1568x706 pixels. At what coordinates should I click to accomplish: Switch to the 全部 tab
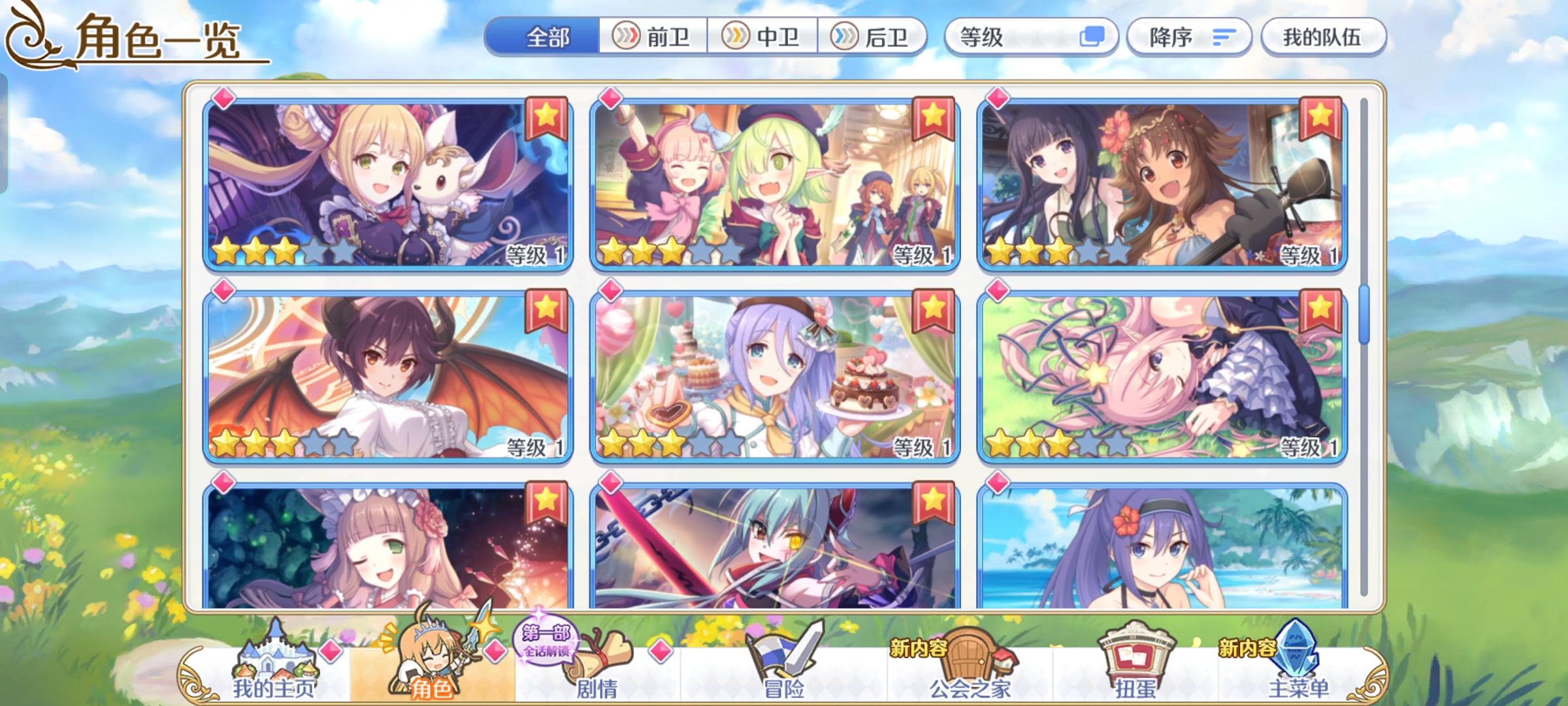(x=547, y=37)
